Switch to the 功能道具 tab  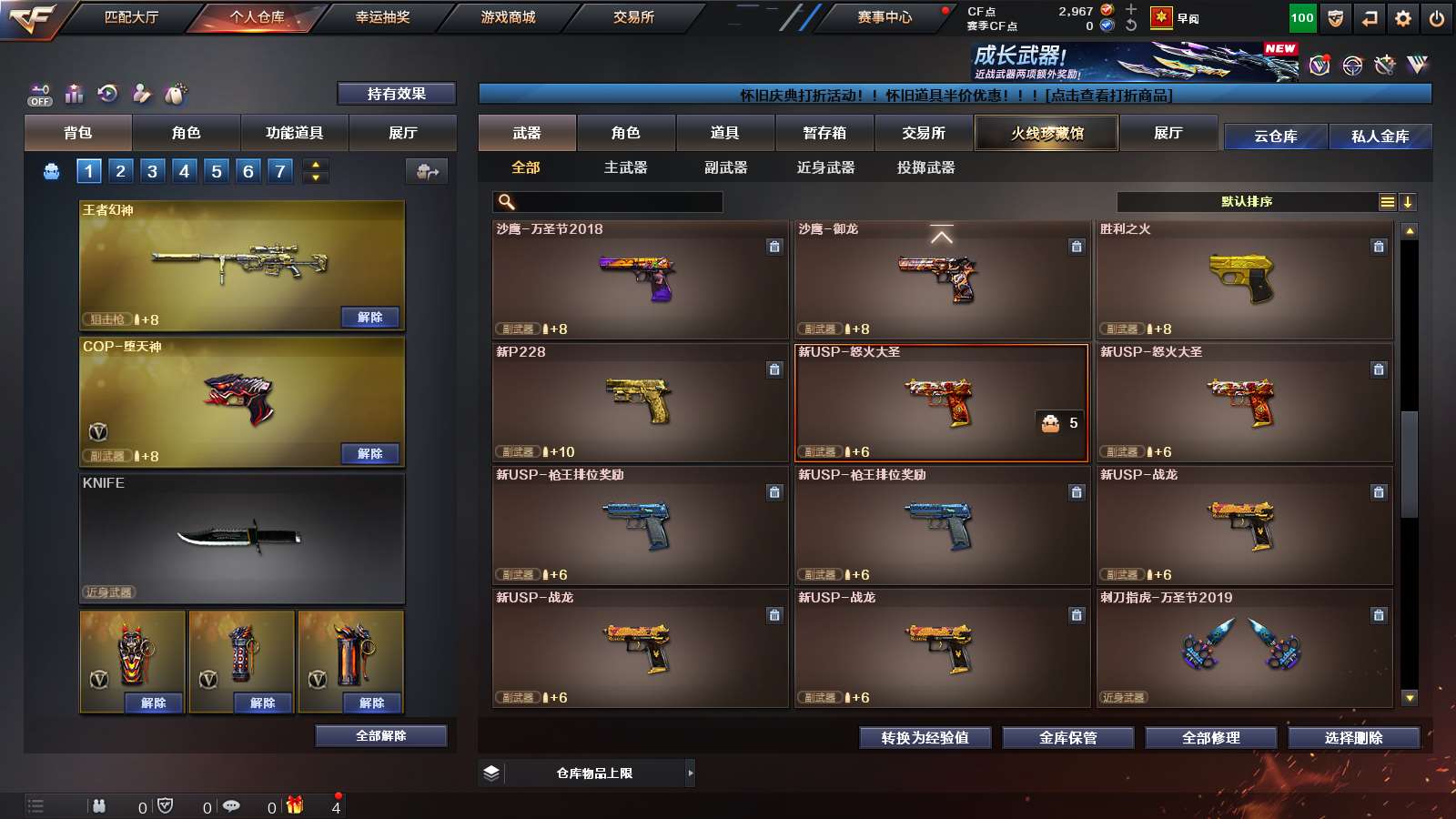(294, 133)
